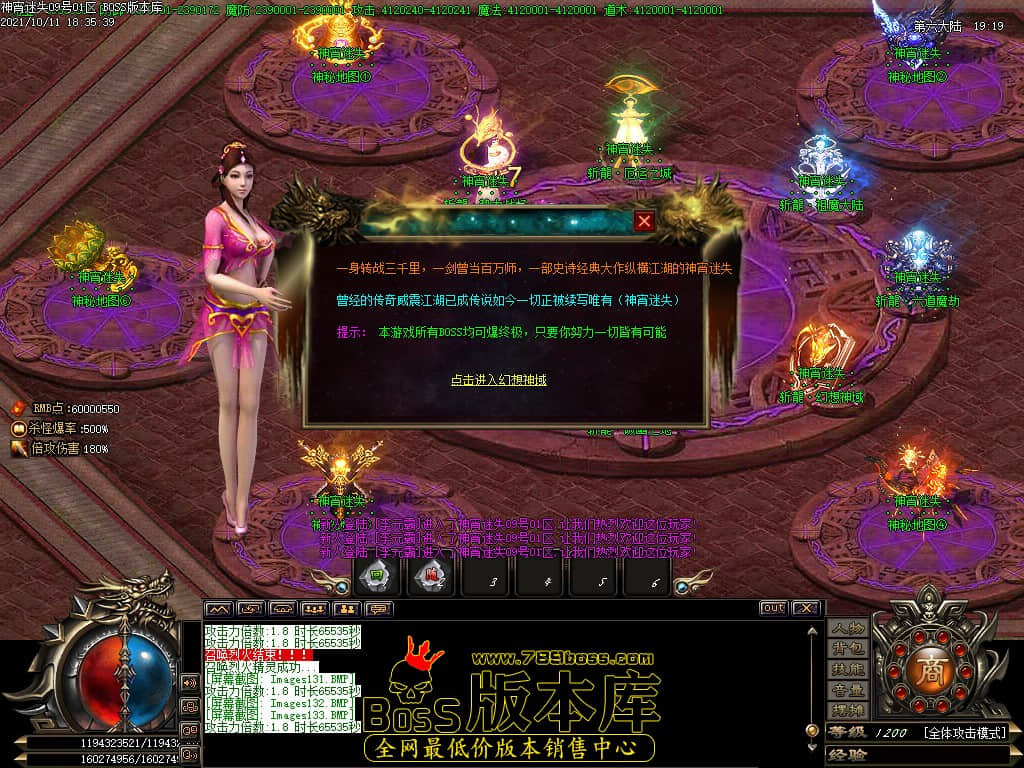Click the 倍攻伤害 damage multiplier icon
1024x768 pixels.
coord(18,449)
